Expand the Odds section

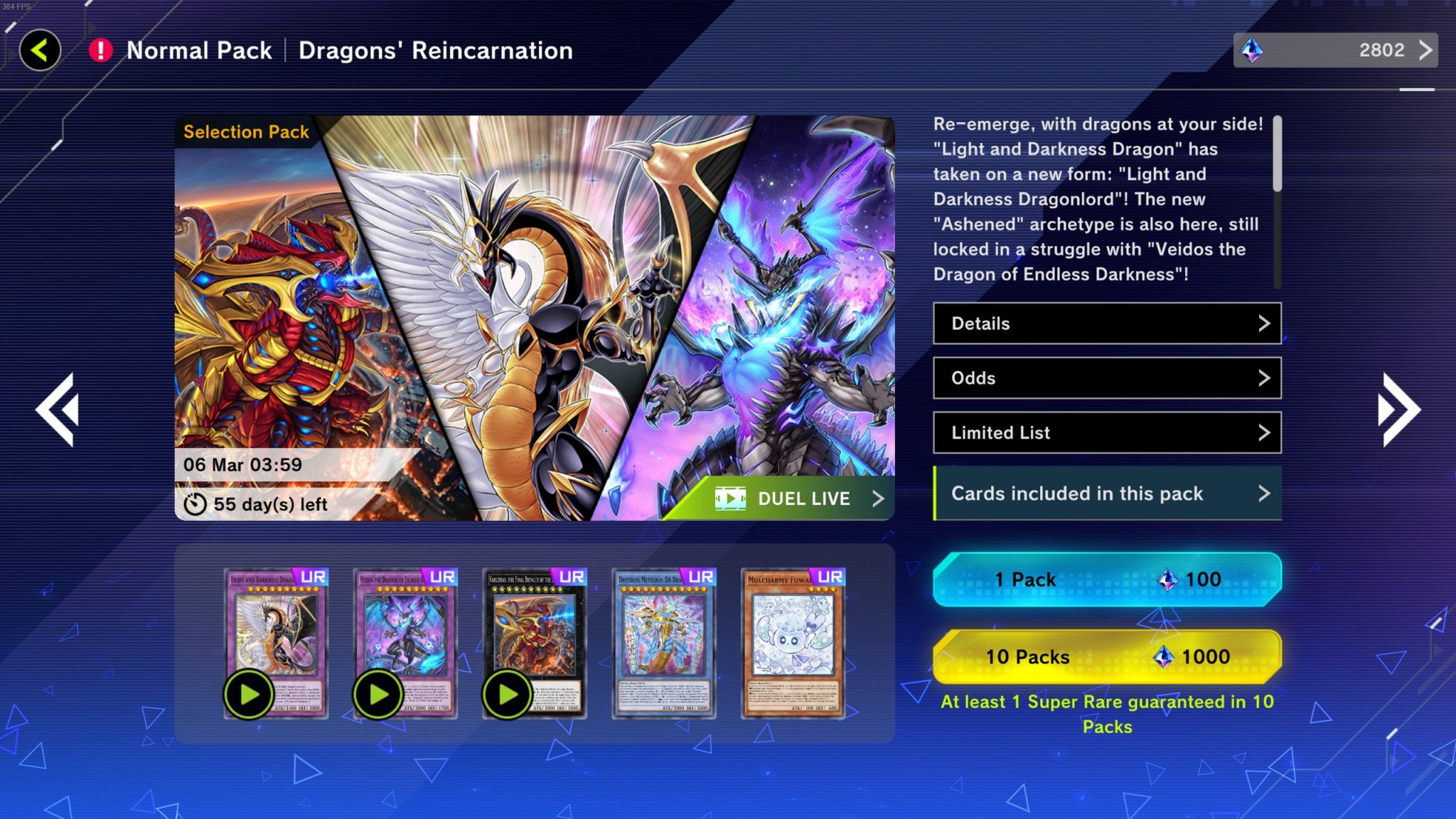pyautogui.click(x=1107, y=378)
